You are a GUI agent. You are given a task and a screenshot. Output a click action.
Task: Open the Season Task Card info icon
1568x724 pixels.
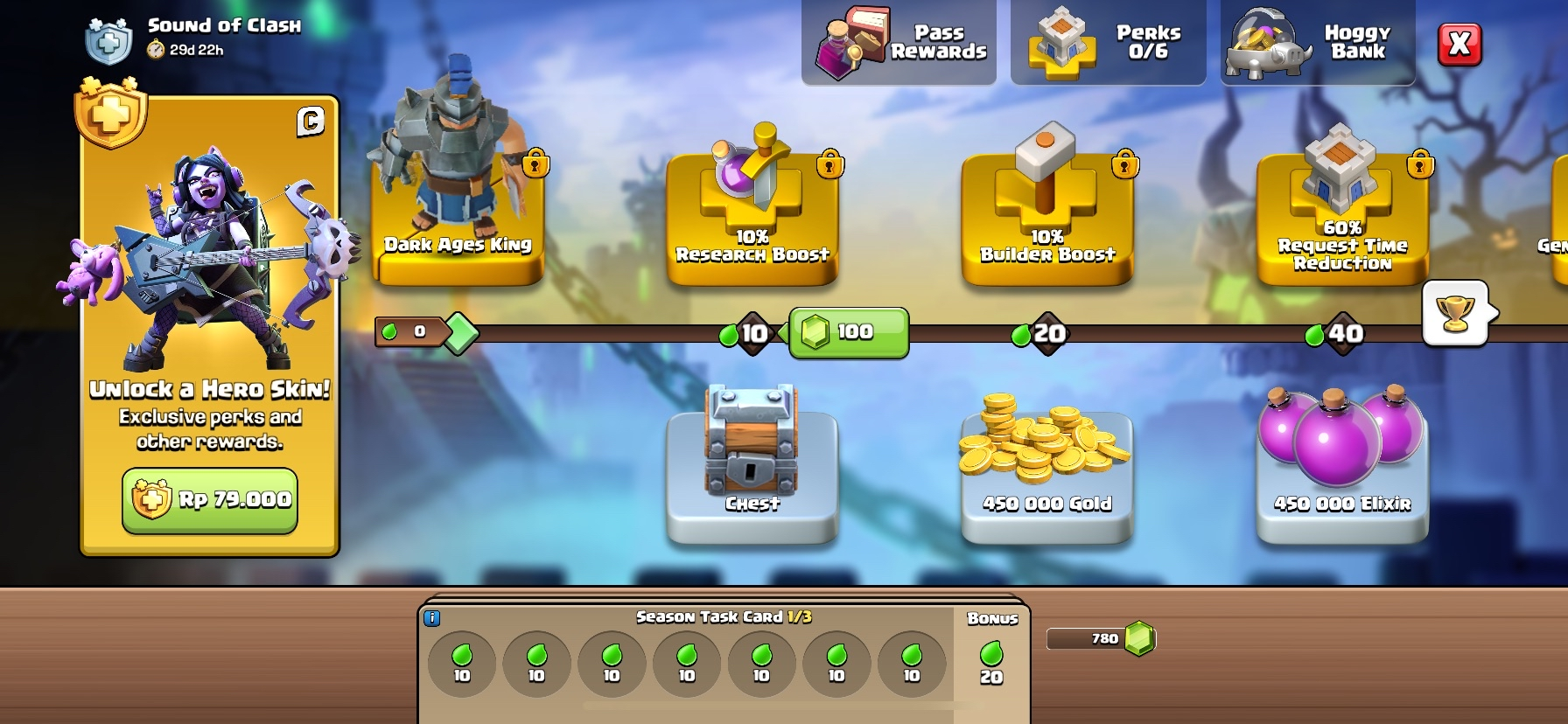tap(431, 618)
